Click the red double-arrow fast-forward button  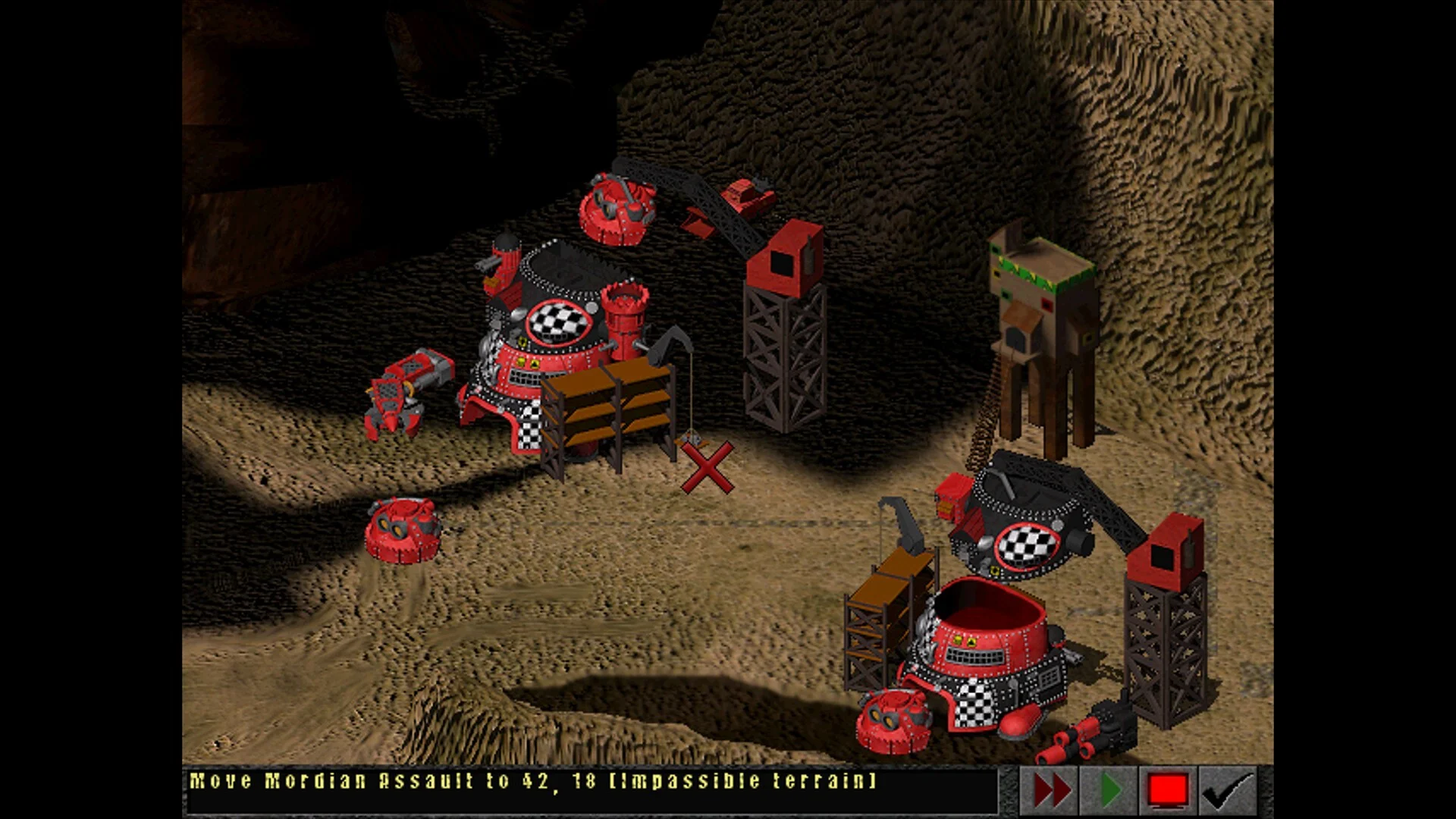tap(1050, 792)
